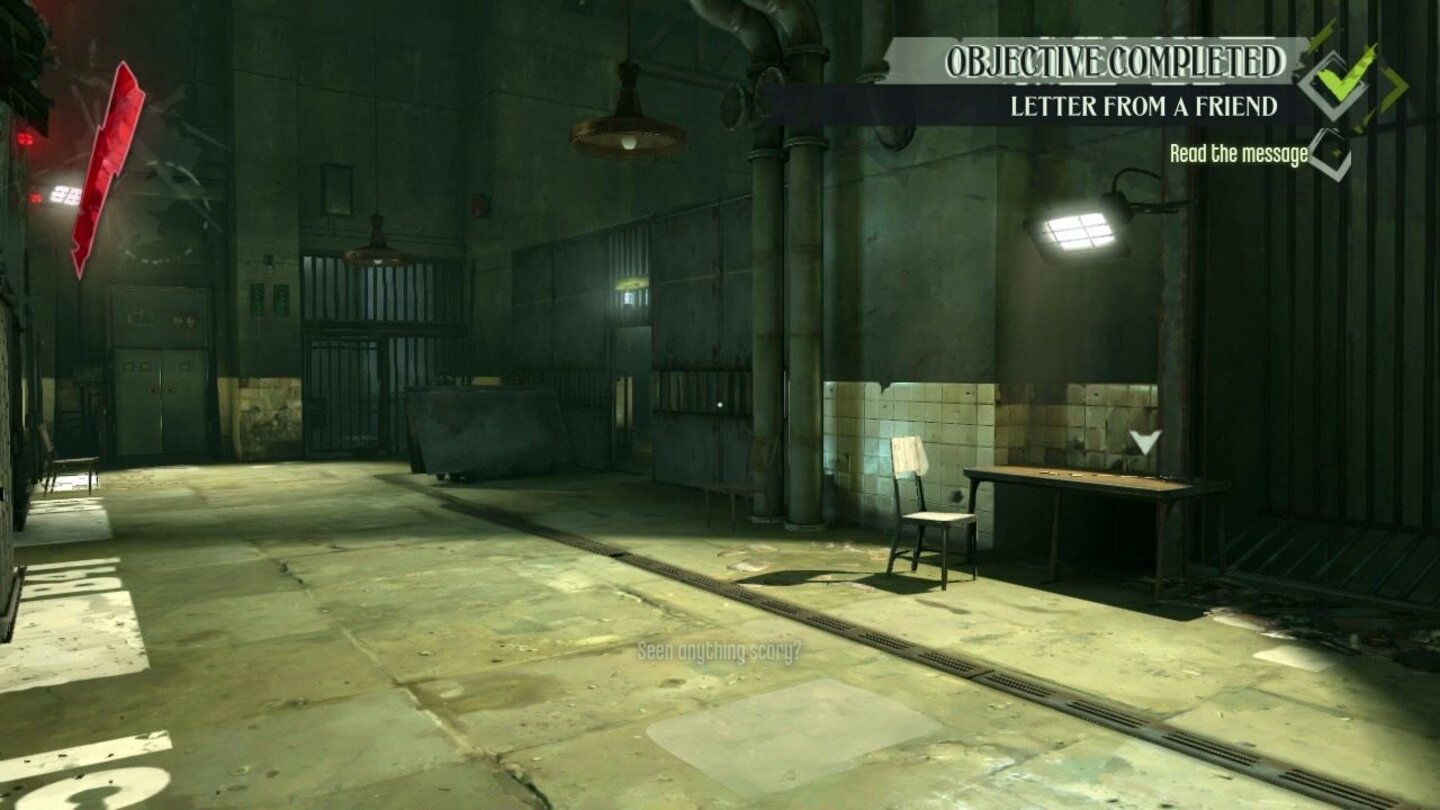
Task: Click the Read the message objective link
Action: click(1238, 155)
